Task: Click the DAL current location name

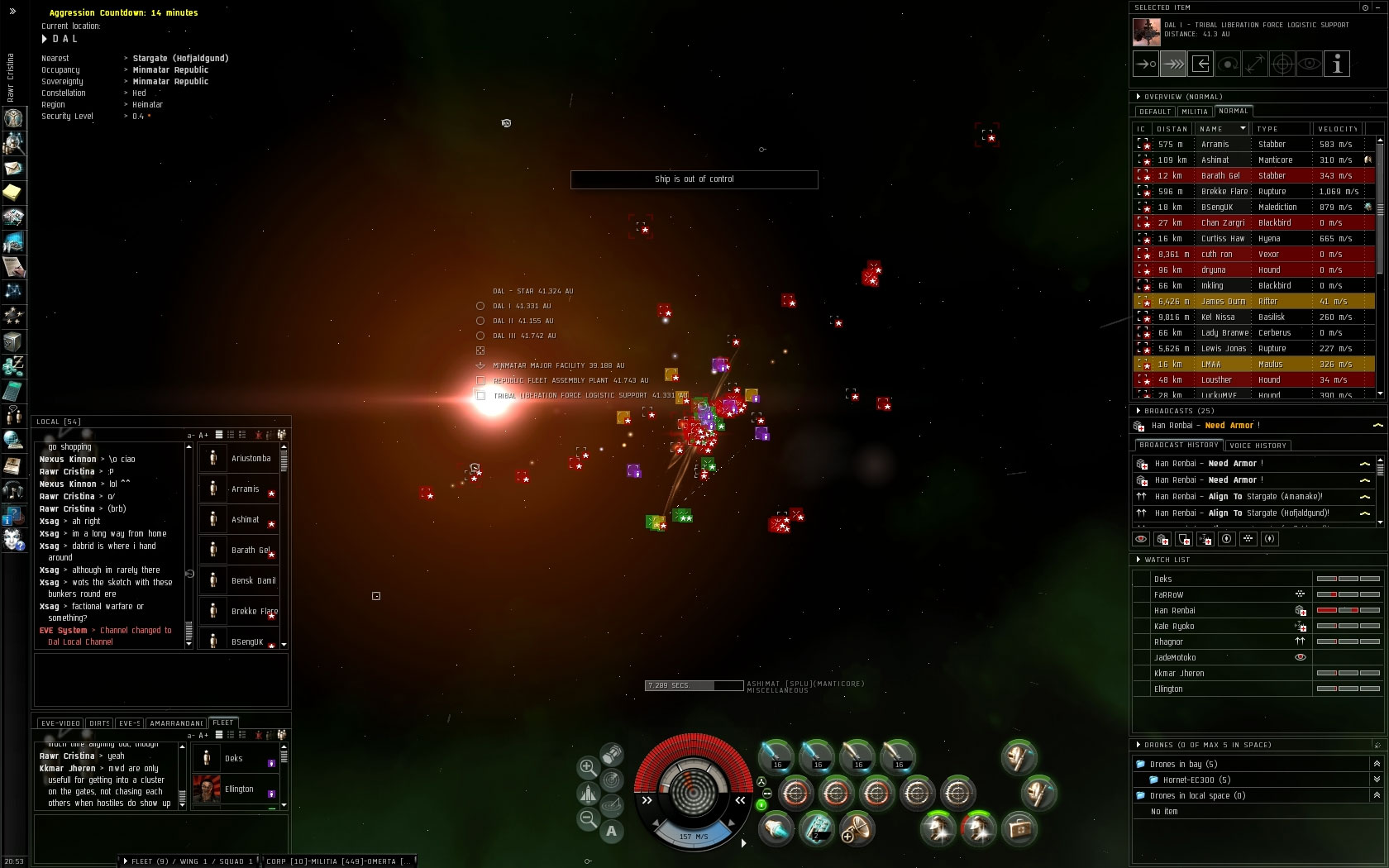Action: [64, 39]
